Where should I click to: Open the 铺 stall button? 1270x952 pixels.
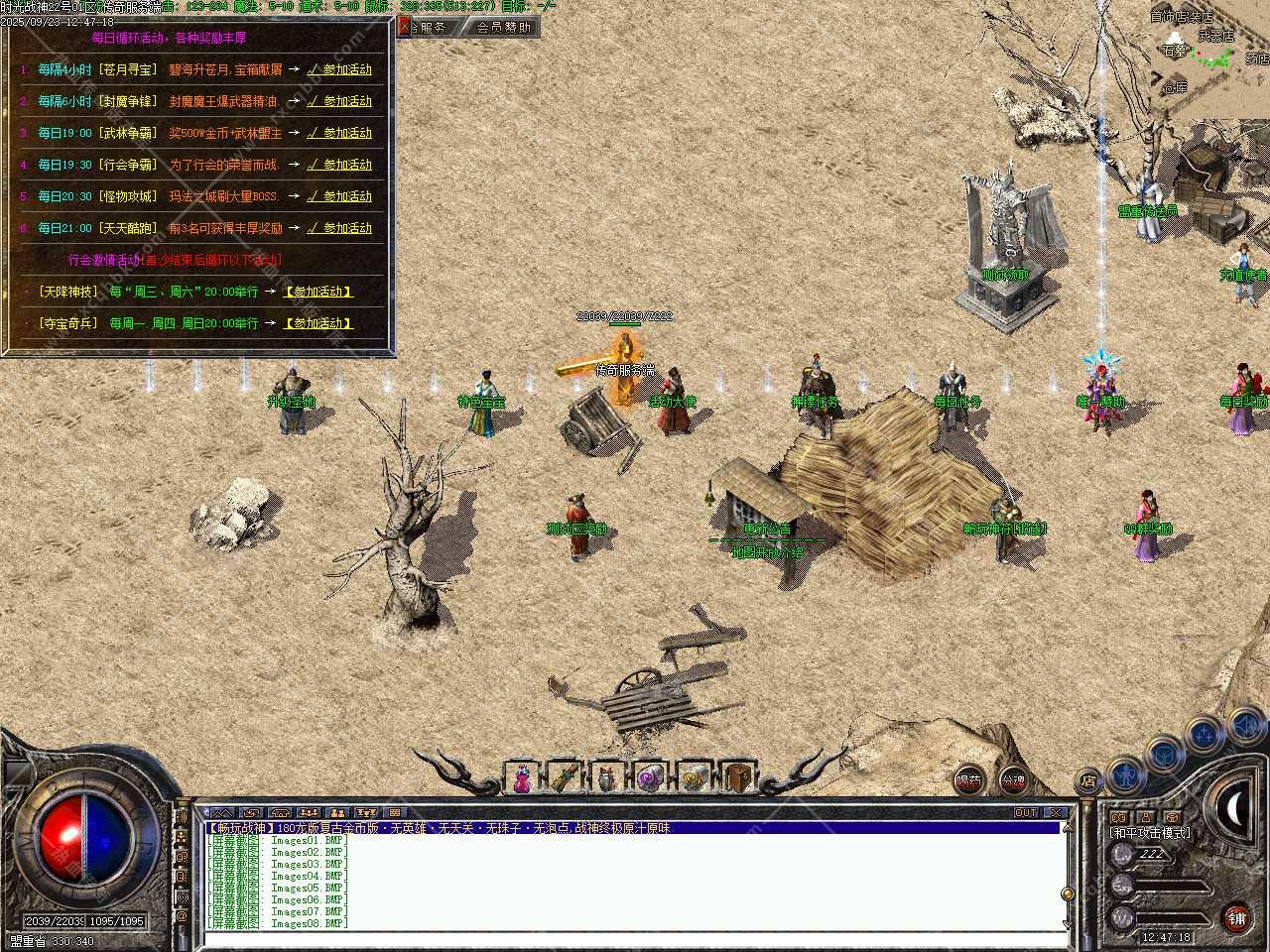[x=1236, y=917]
